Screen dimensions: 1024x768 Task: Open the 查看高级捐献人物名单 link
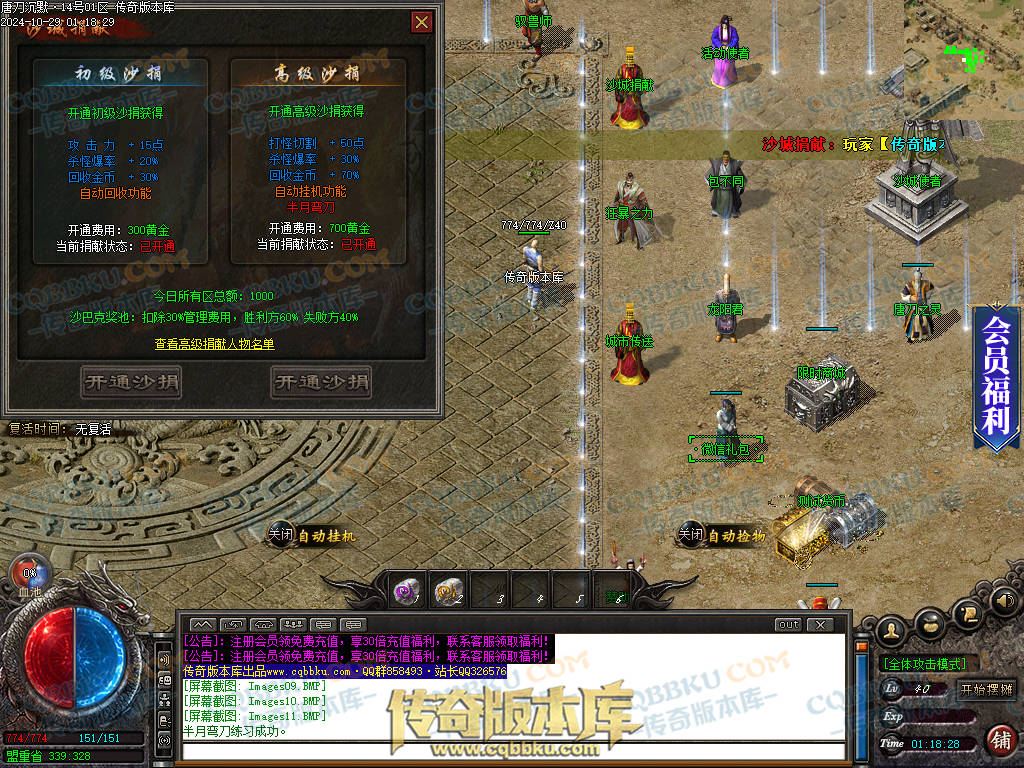click(214, 344)
